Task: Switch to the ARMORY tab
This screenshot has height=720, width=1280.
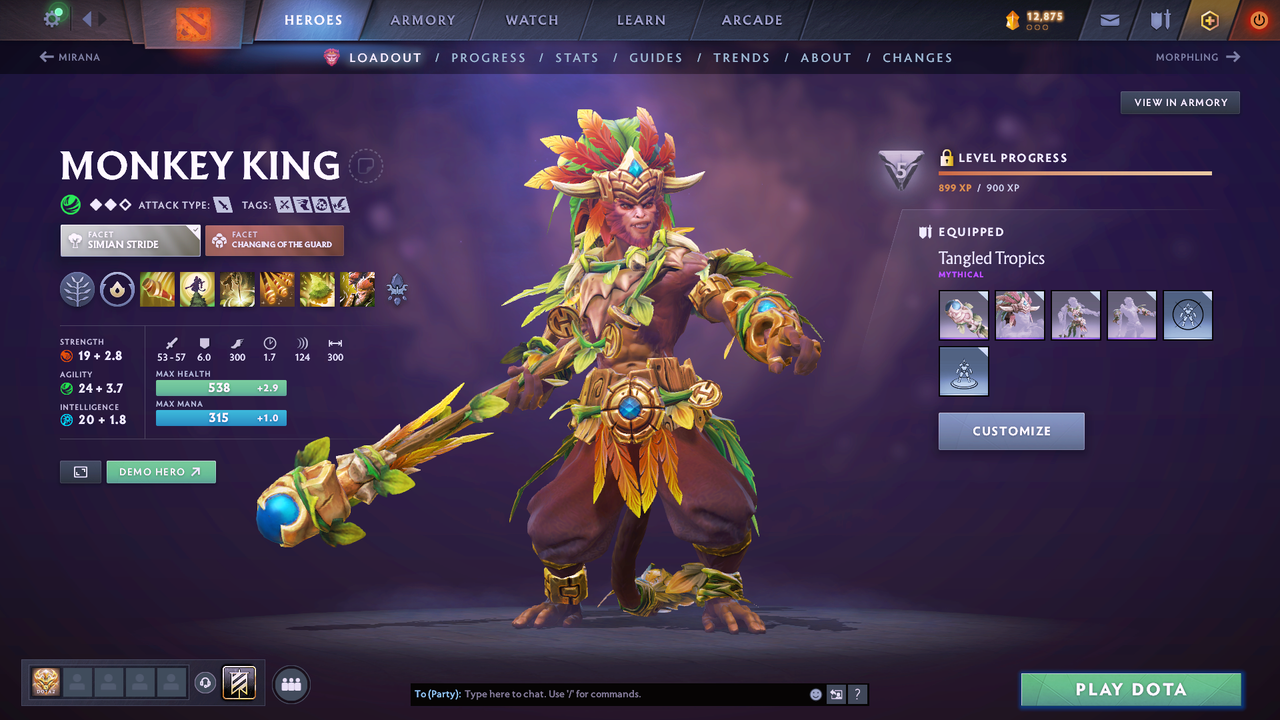Action: coord(422,19)
